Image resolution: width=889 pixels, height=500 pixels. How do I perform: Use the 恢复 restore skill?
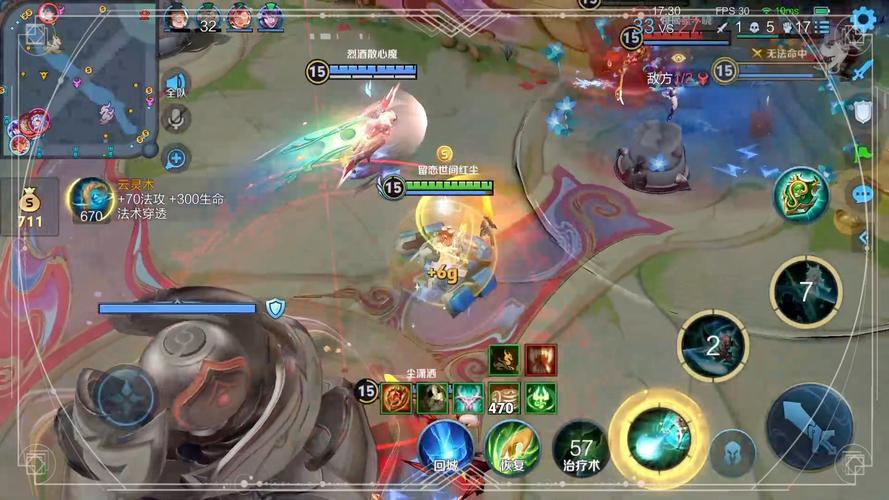(512, 447)
